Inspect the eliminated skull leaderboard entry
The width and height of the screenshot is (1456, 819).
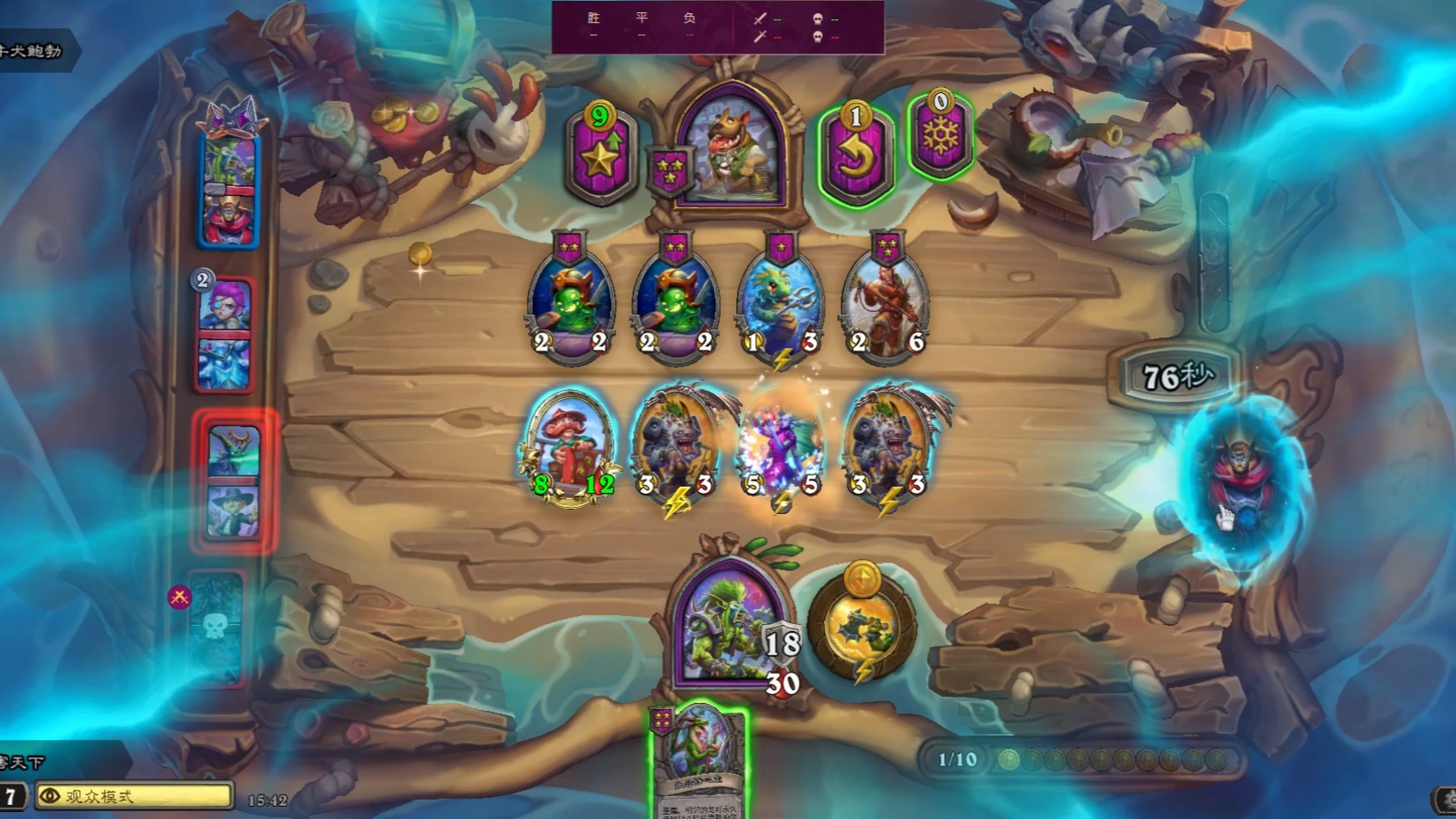coord(215,627)
